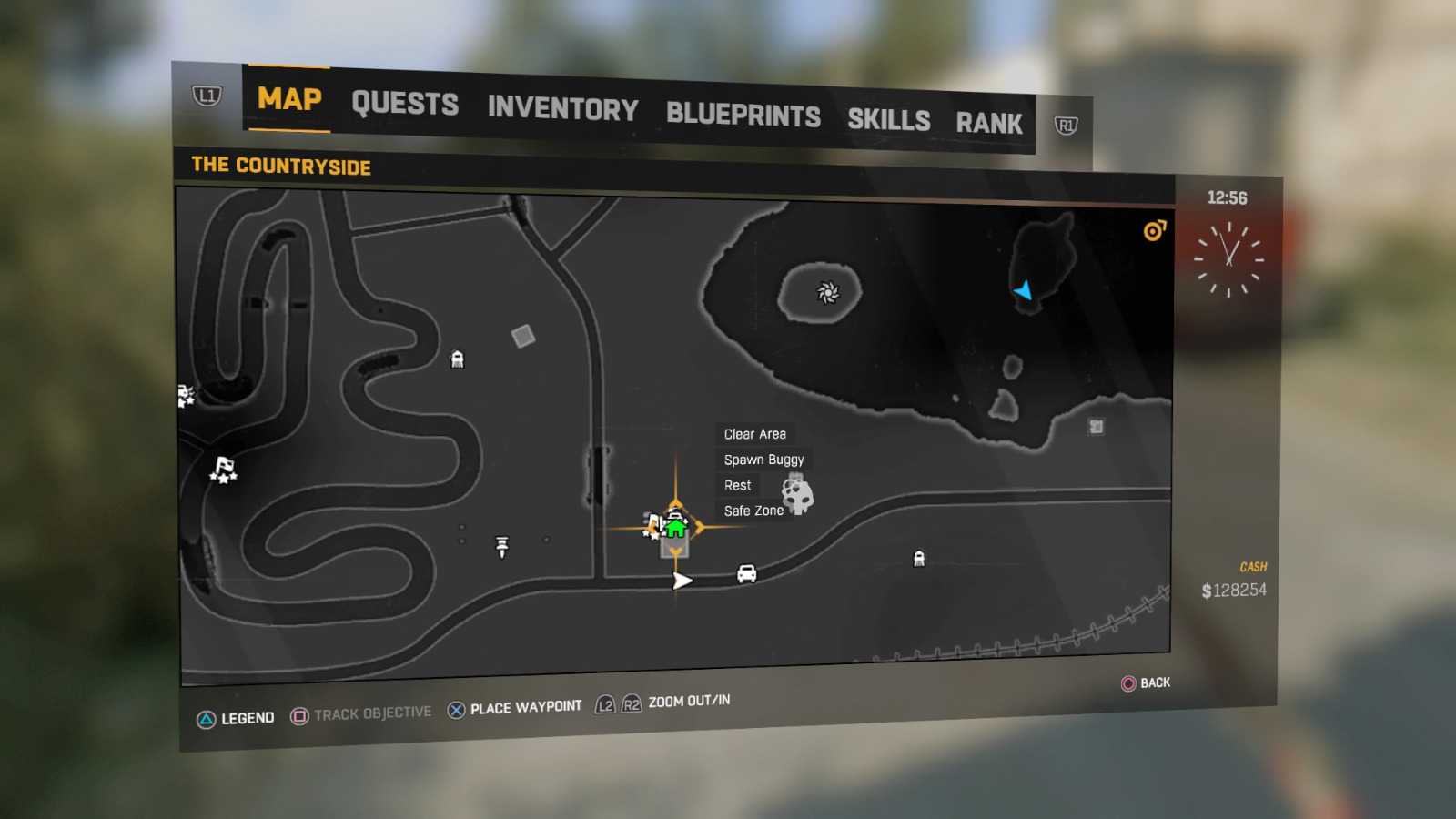Screen dimensions: 1456x819
Task: Select the Spawn Buggy option
Action: pos(763,460)
